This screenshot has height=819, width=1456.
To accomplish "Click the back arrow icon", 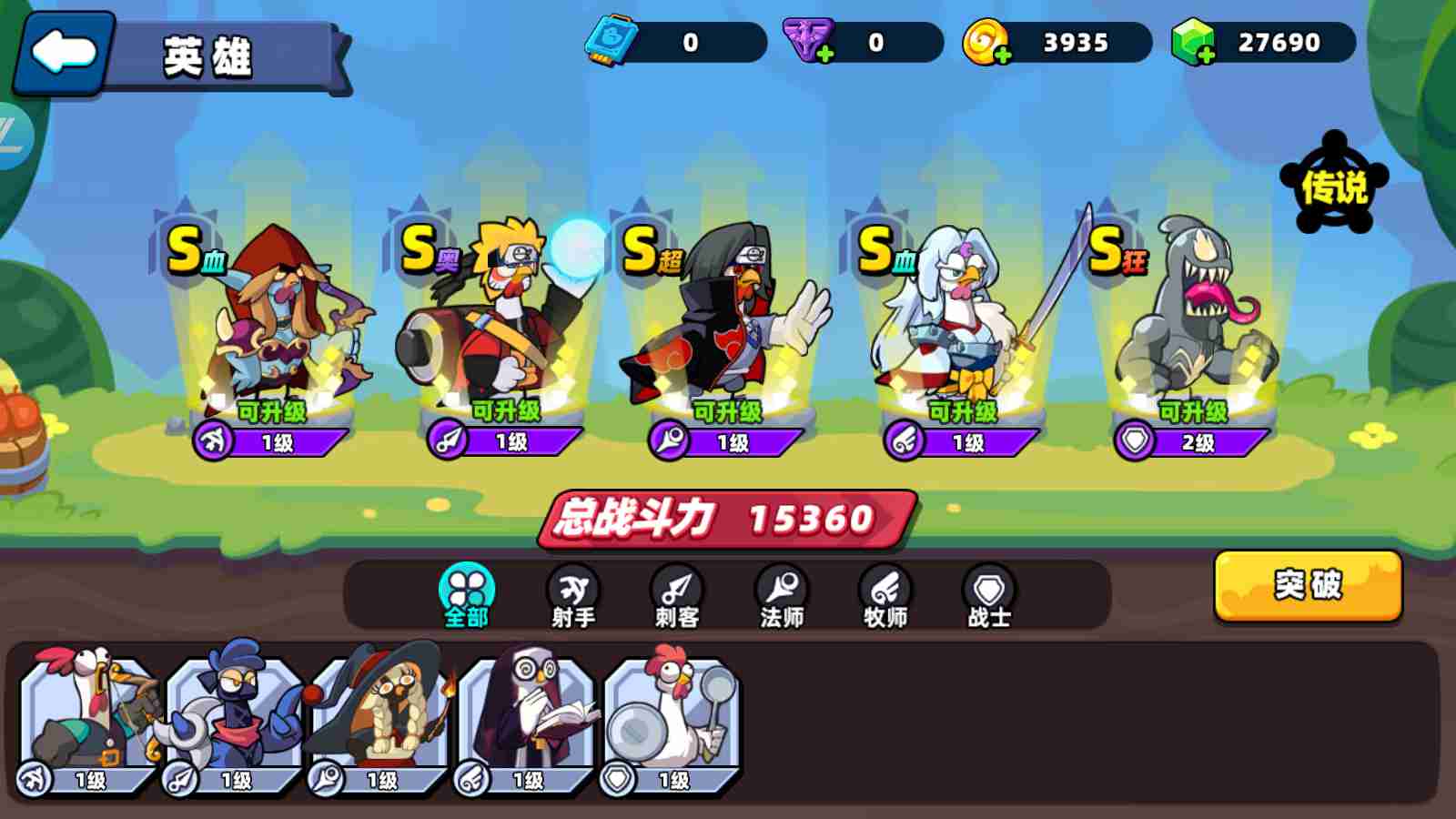I will coord(62,52).
